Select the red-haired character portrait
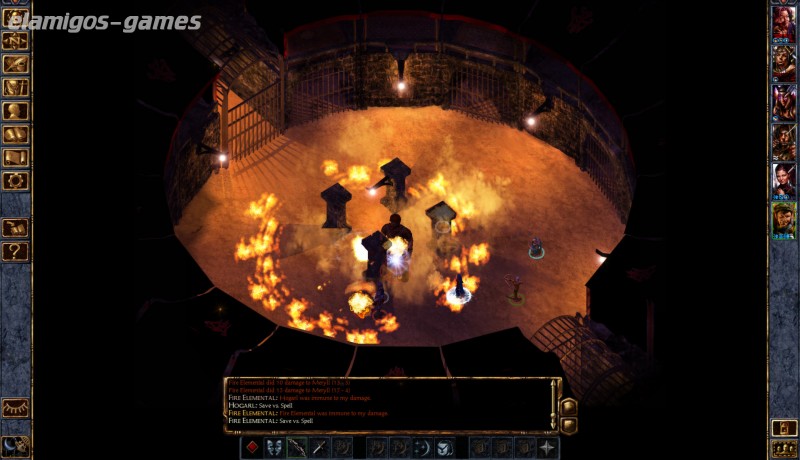 click(x=783, y=24)
